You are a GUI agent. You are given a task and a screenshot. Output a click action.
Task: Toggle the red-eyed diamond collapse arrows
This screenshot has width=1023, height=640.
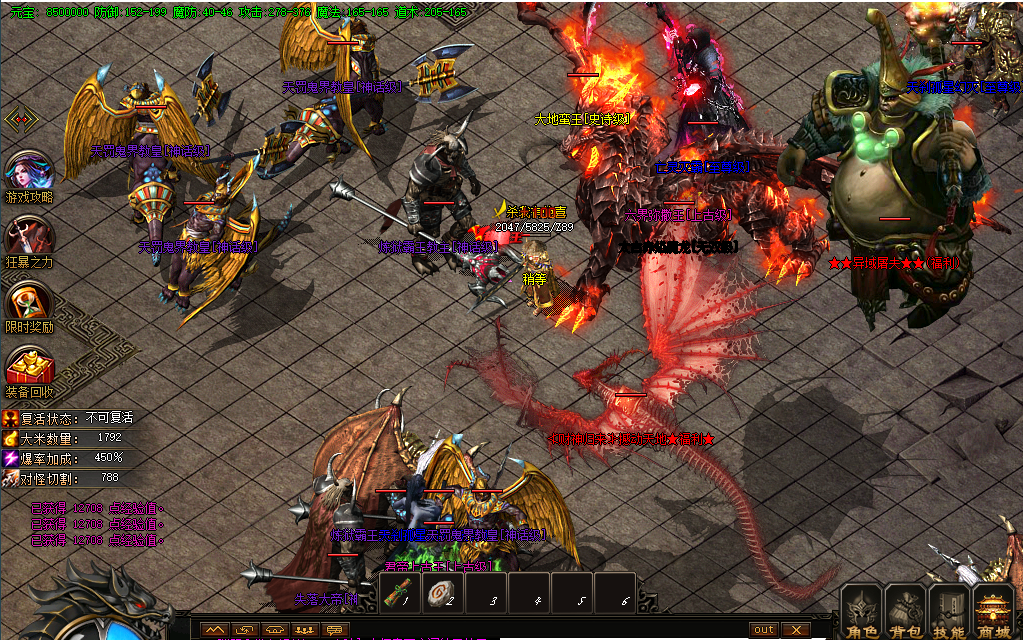(21, 120)
